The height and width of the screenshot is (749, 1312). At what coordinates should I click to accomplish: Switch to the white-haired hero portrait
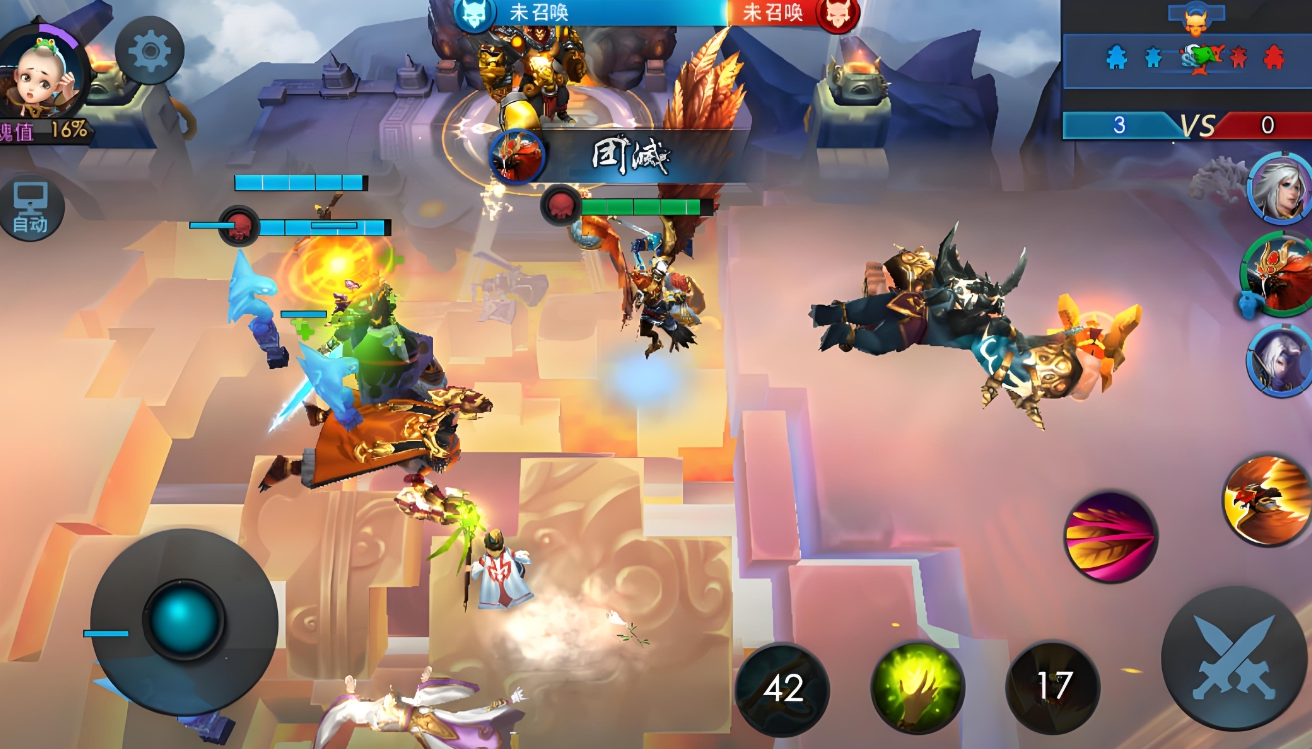(1280, 188)
